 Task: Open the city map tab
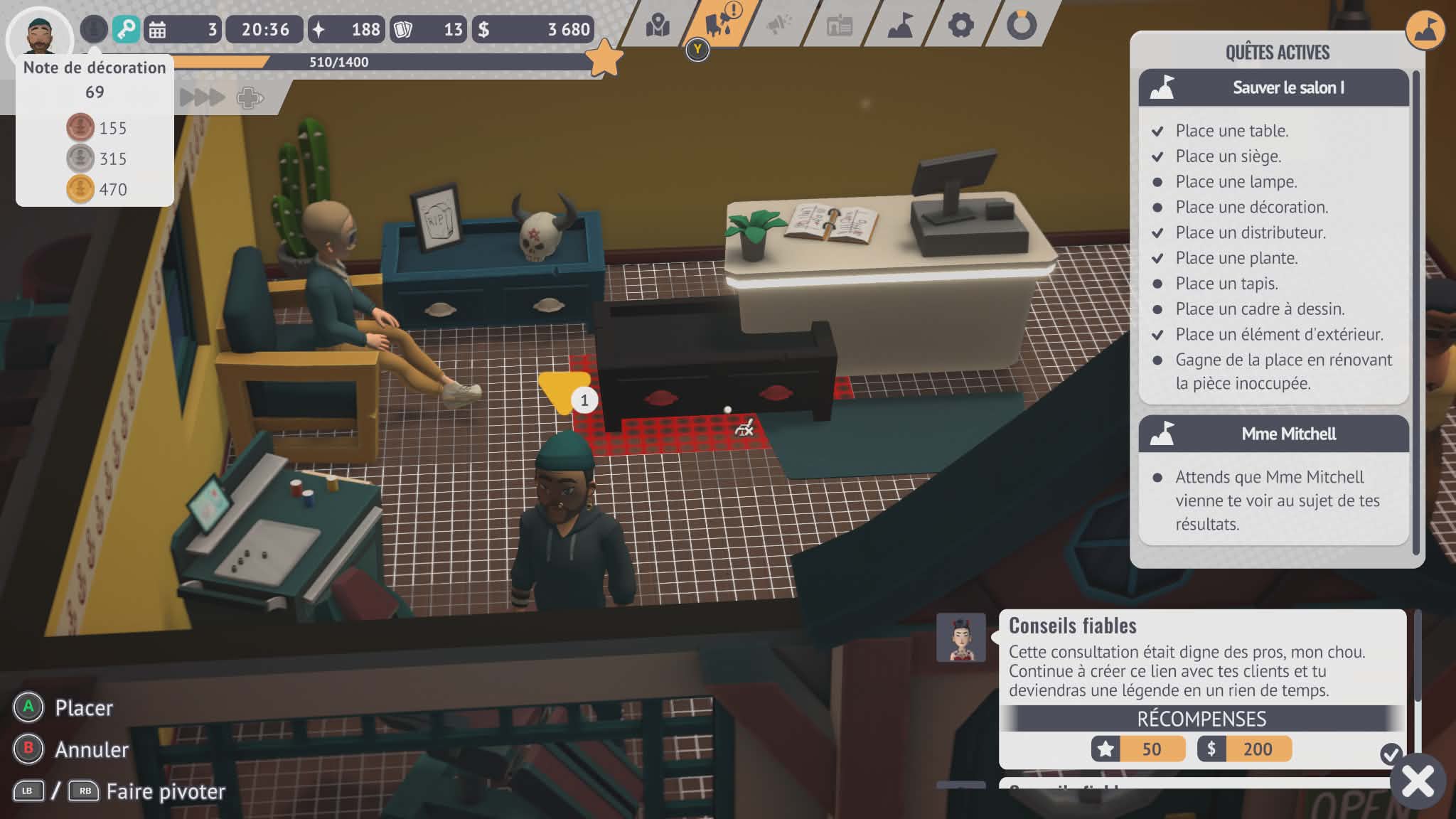click(658, 26)
